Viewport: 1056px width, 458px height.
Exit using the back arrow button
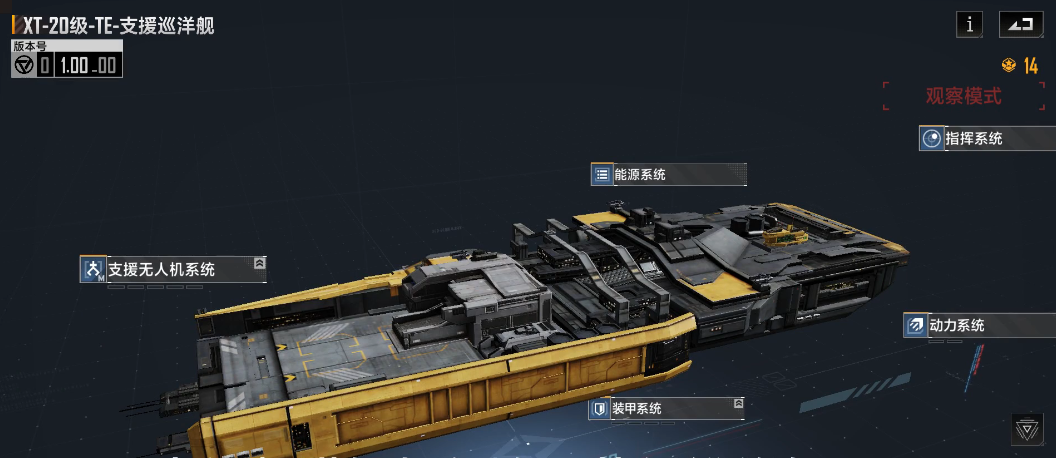(x=1020, y=25)
